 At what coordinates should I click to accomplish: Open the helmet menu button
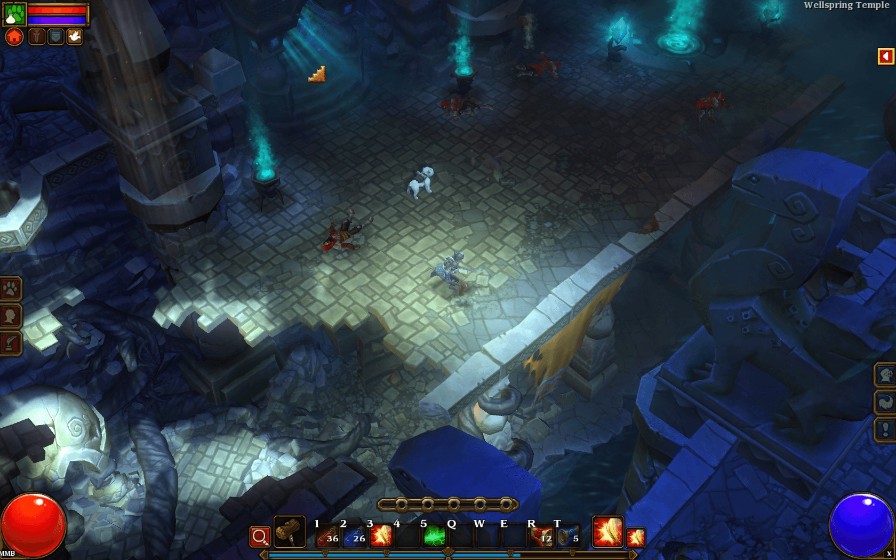[885, 375]
